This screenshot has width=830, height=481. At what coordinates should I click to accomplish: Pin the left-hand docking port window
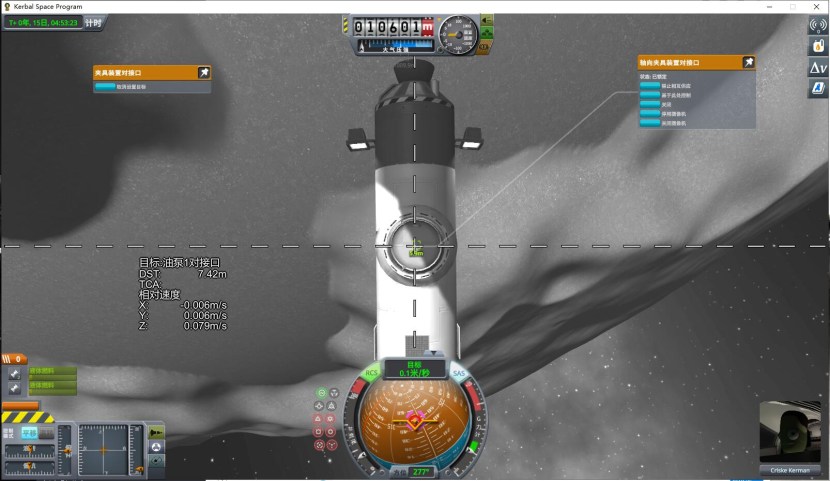(x=204, y=72)
